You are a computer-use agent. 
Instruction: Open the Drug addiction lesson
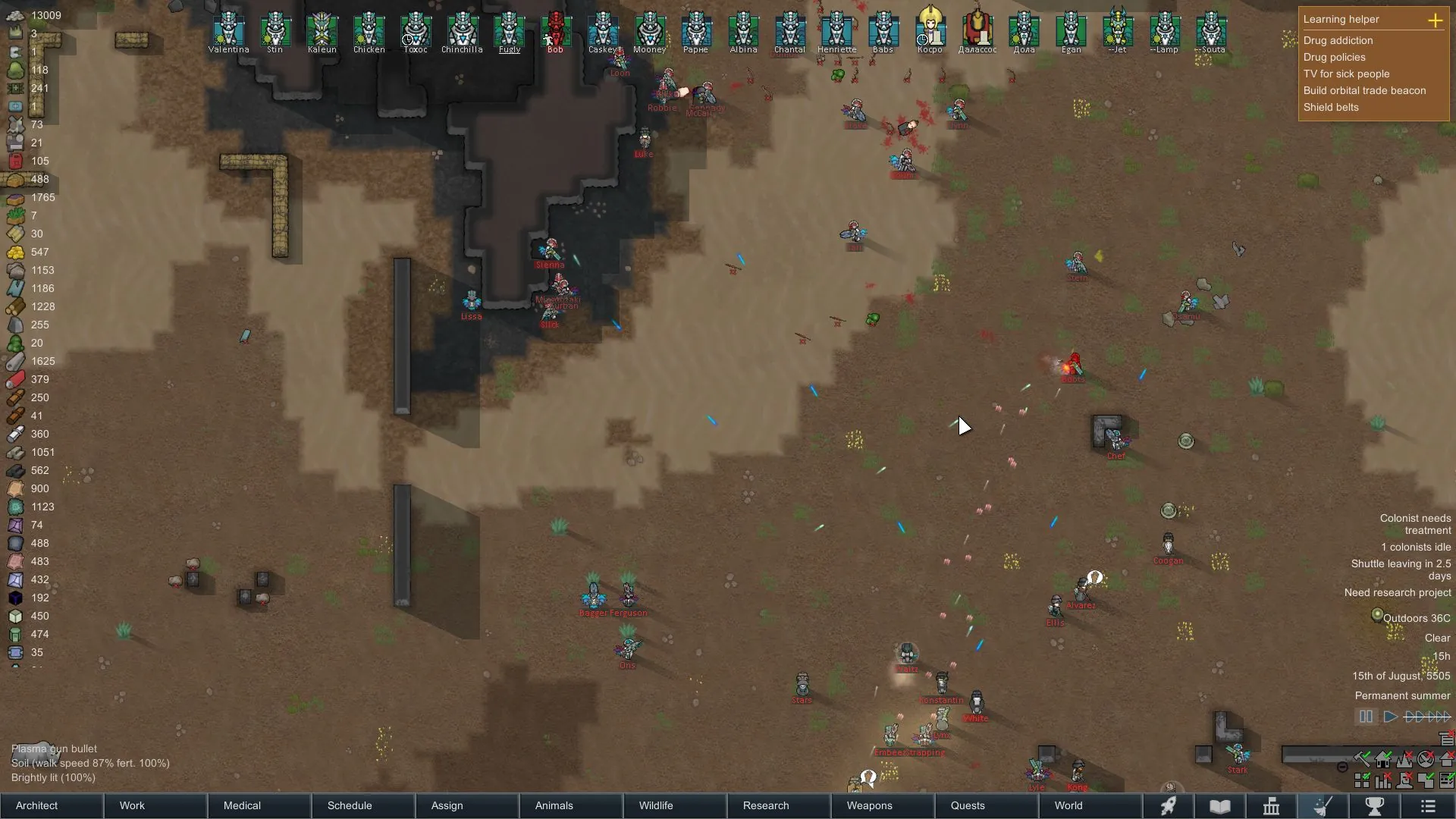(1338, 40)
